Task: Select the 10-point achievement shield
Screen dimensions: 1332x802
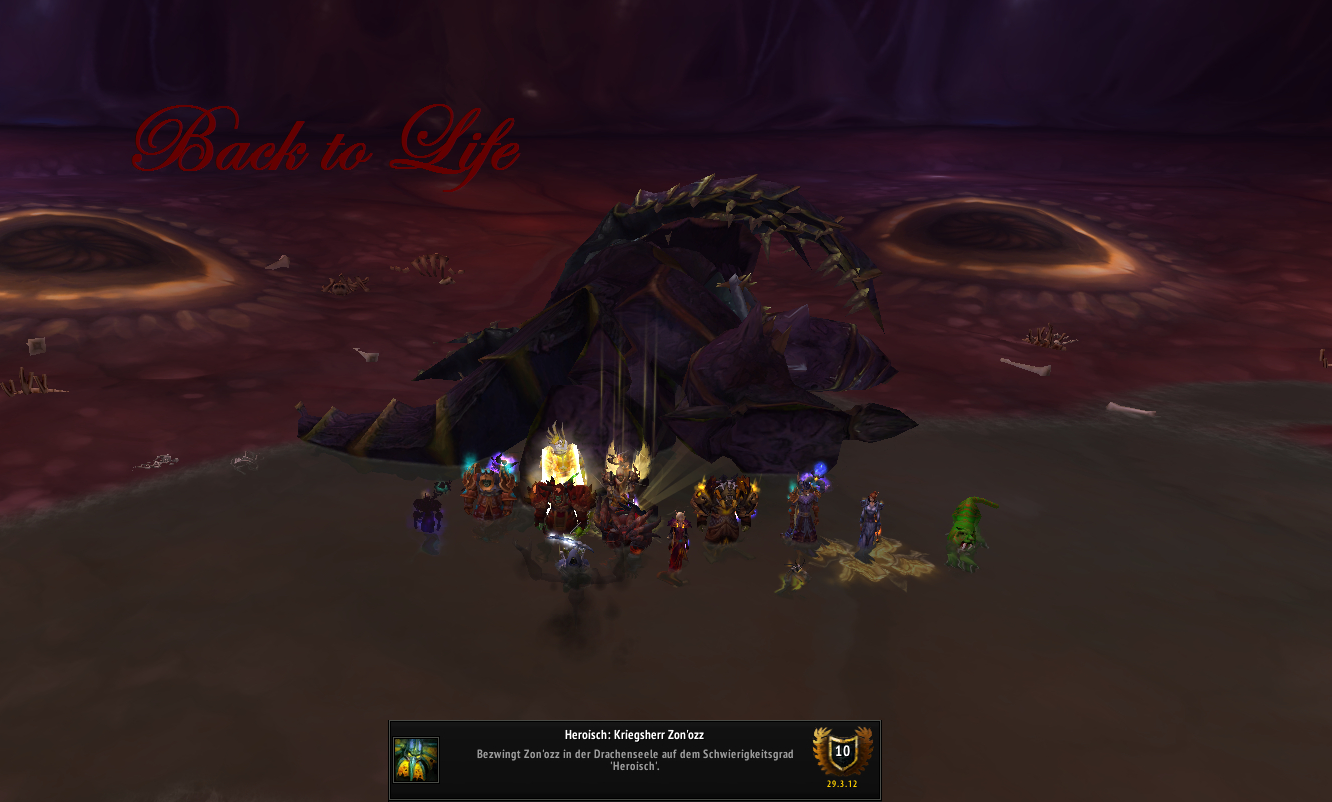Action: tap(842, 752)
